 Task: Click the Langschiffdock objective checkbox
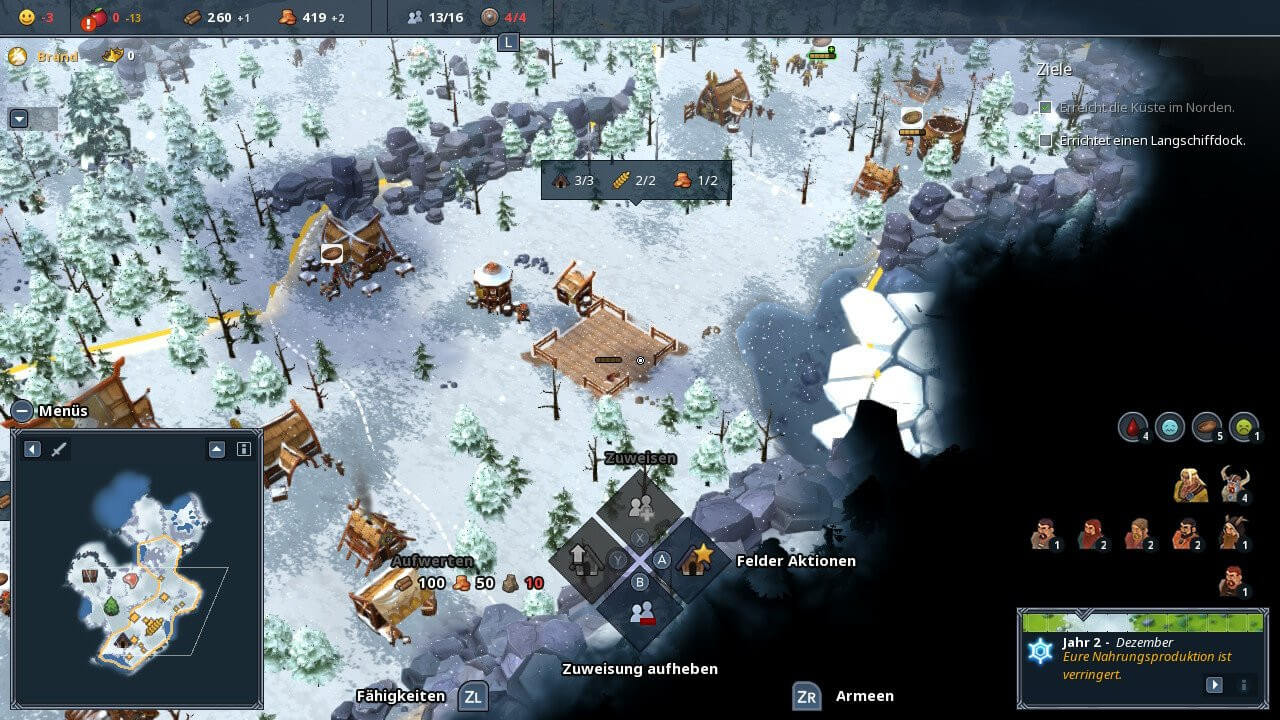[1046, 141]
